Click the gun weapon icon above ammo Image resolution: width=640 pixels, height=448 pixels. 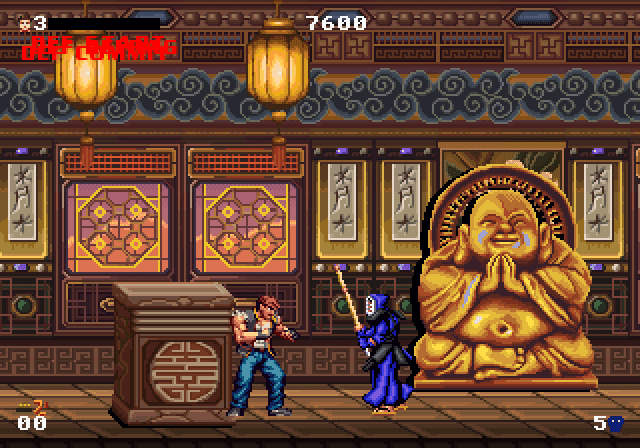(33, 407)
